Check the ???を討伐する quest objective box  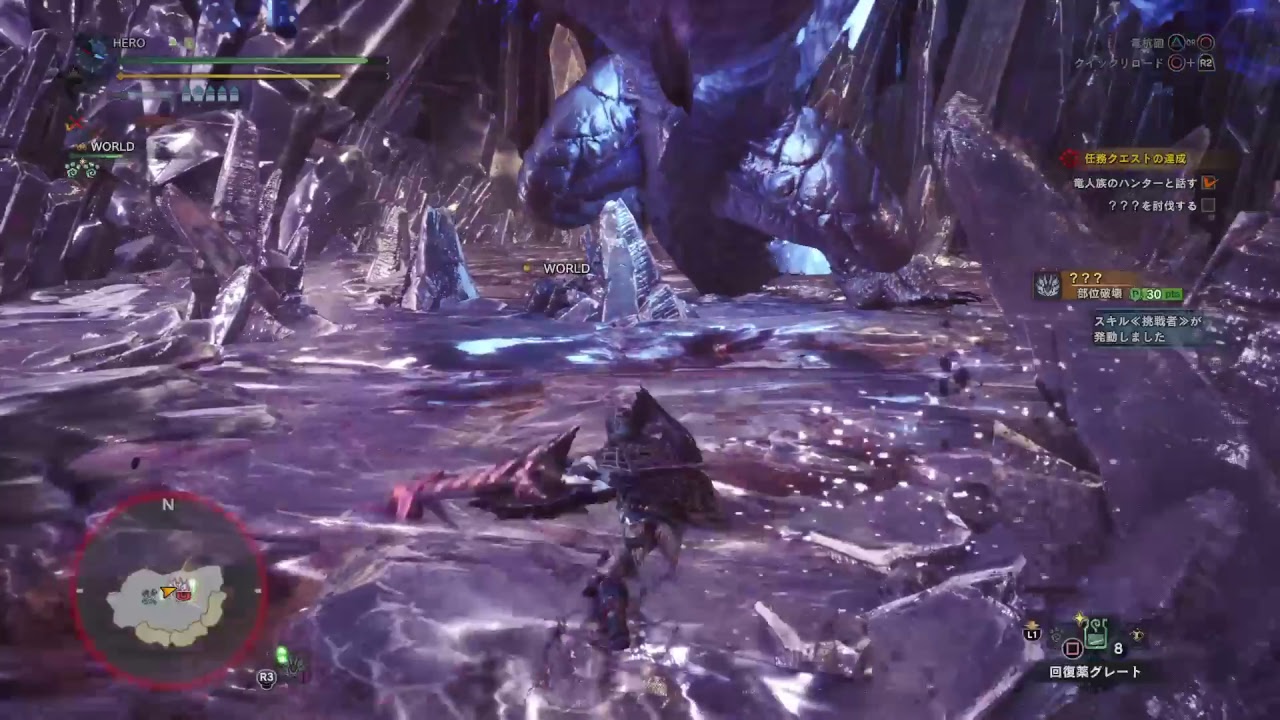tap(1210, 206)
